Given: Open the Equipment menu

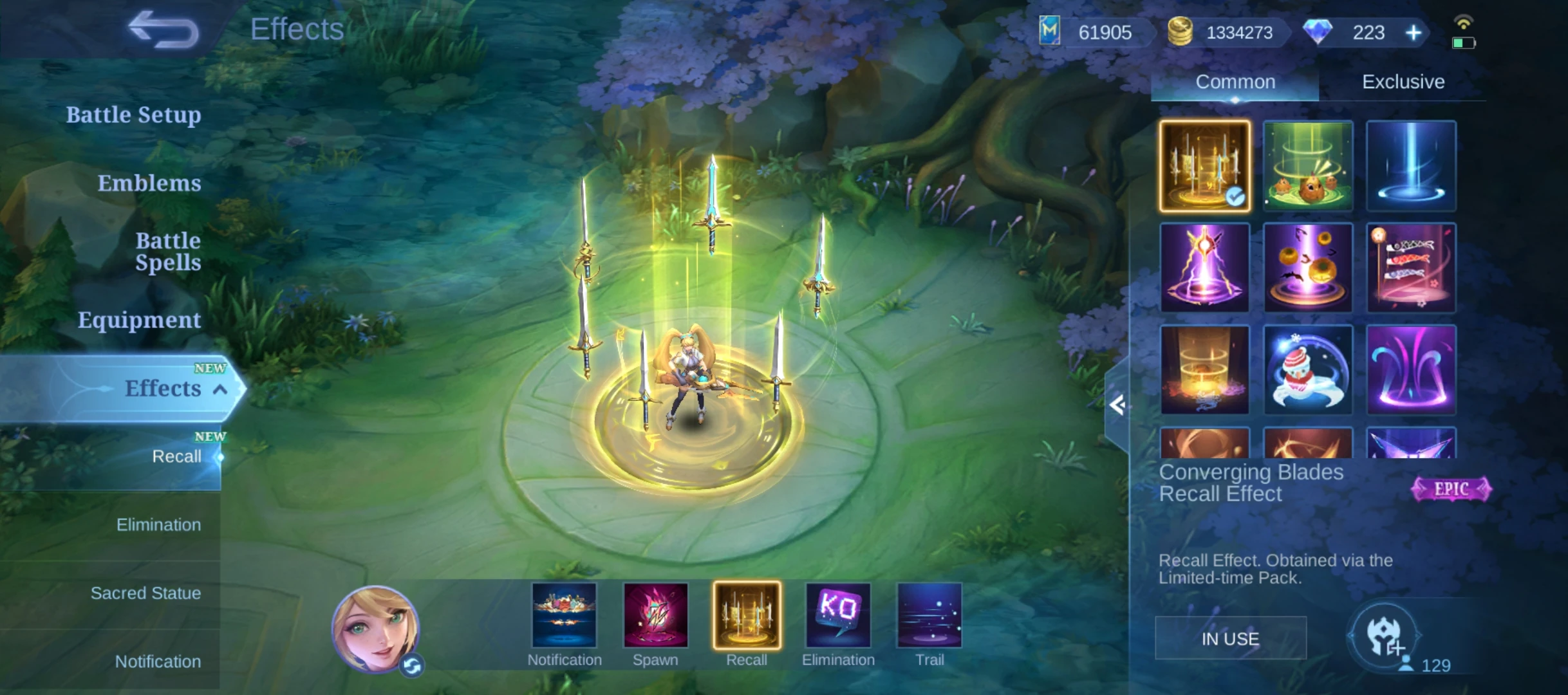Looking at the screenshot, I should (139, 320).
